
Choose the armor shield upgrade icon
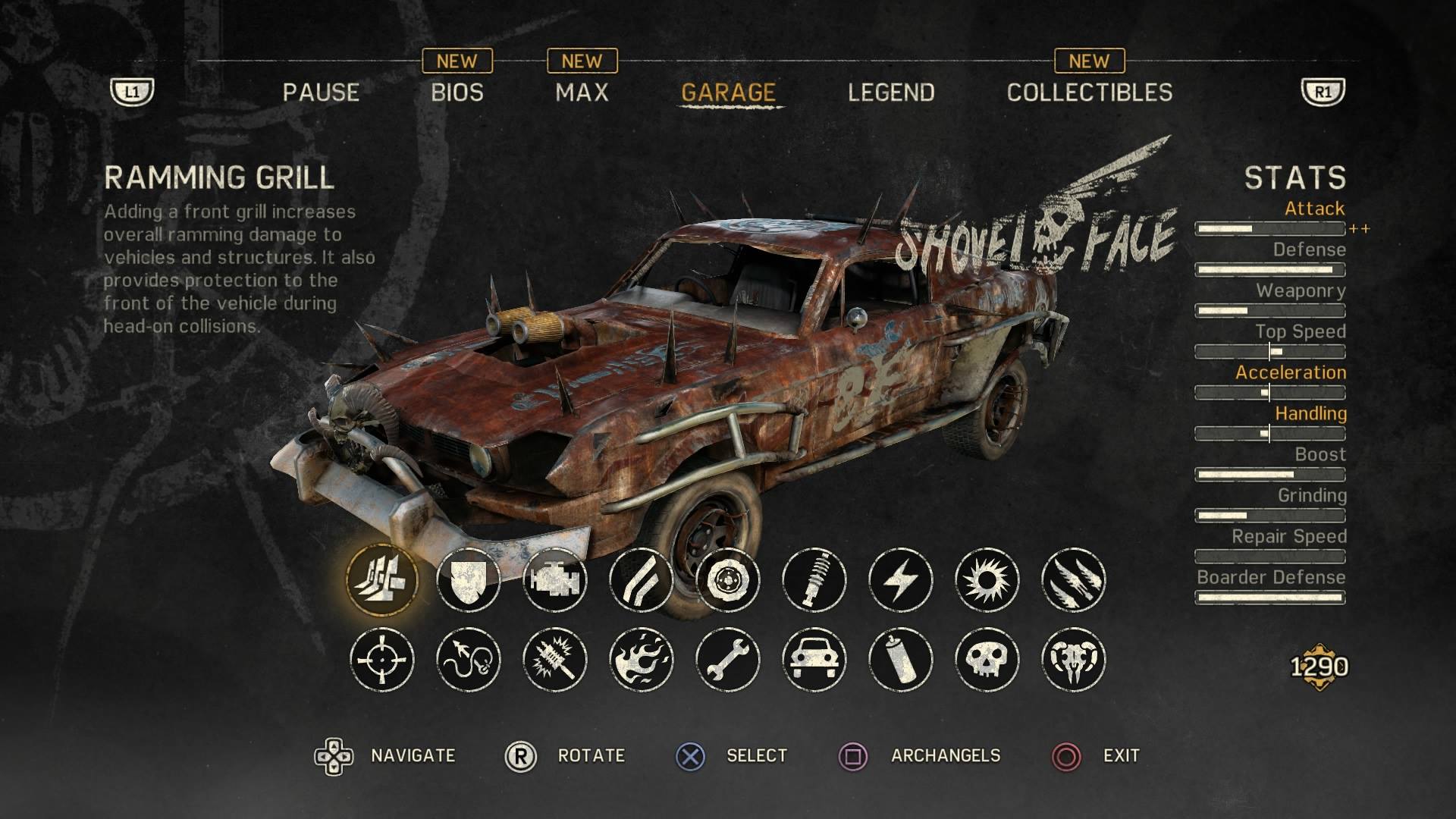pyautogui.click(x=469, y=580)
